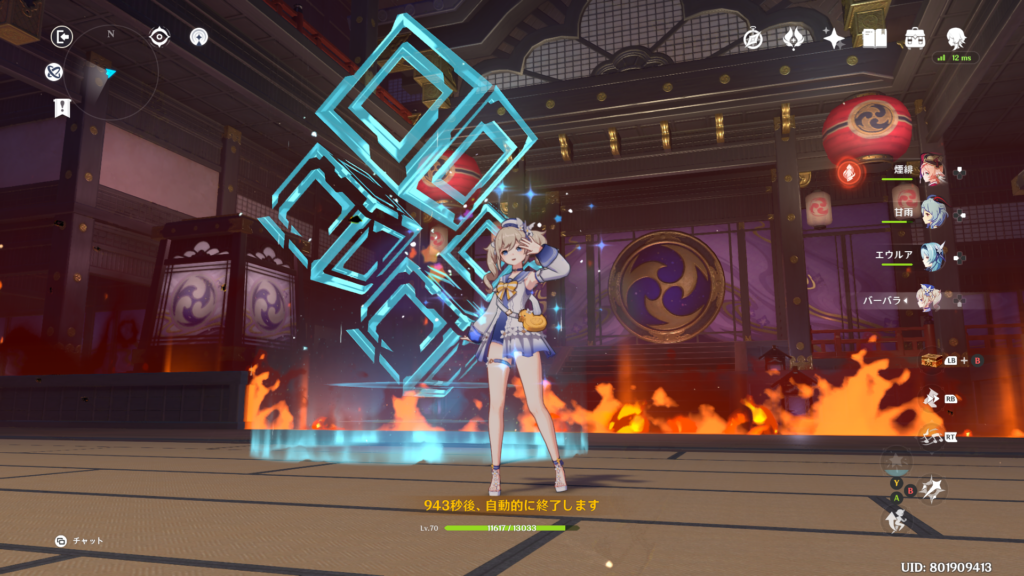Open the Paimon menu head icon
Image resolution: width=1024 pixels, height=576 pixels.
tap(956, 38)
